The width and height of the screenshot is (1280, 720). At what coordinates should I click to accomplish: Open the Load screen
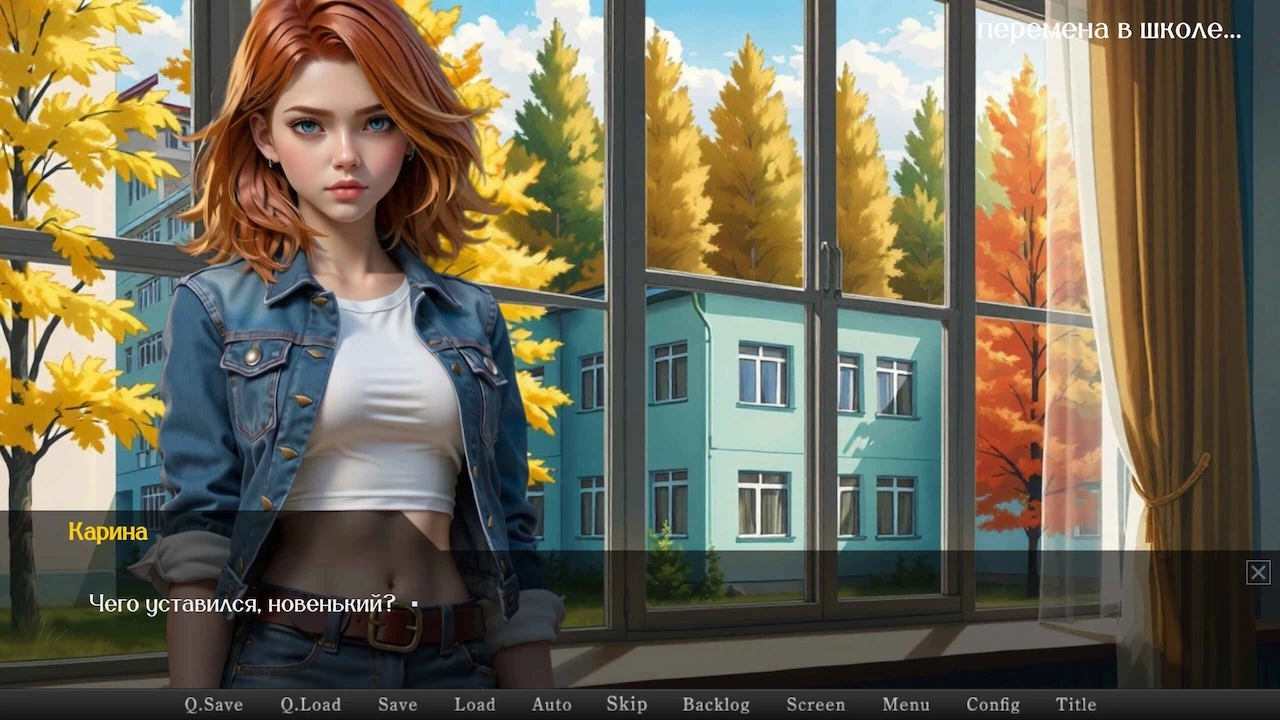[x=475, y=704]
